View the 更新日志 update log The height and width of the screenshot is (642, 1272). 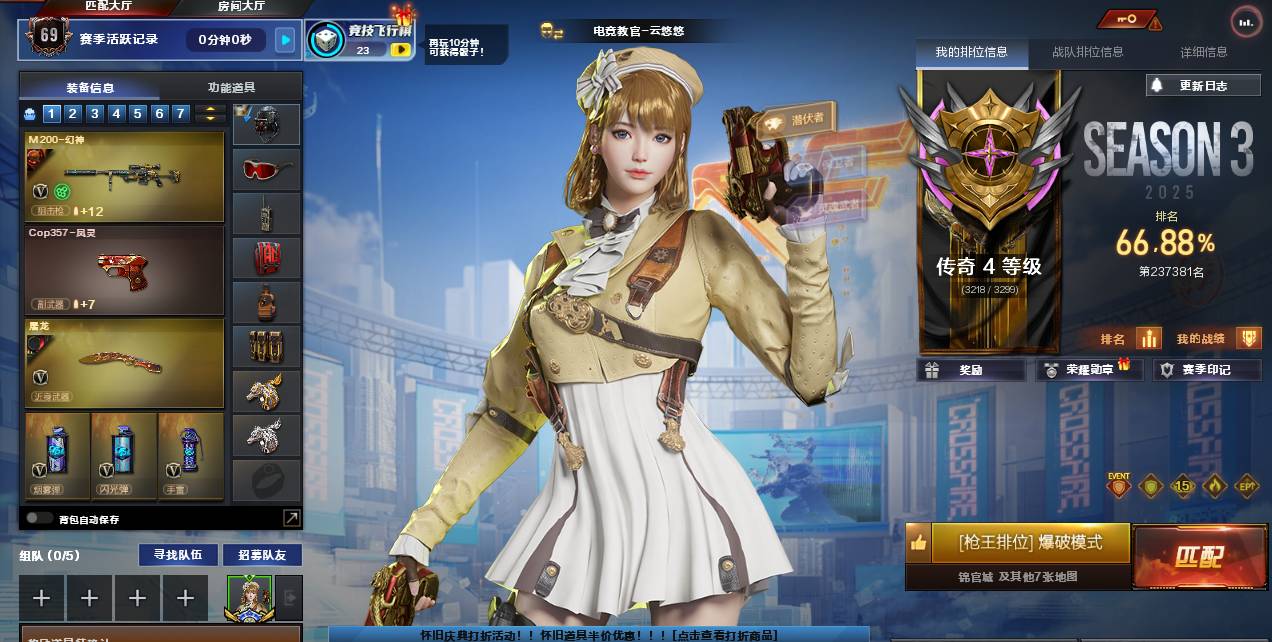(x=1201, y=86)
